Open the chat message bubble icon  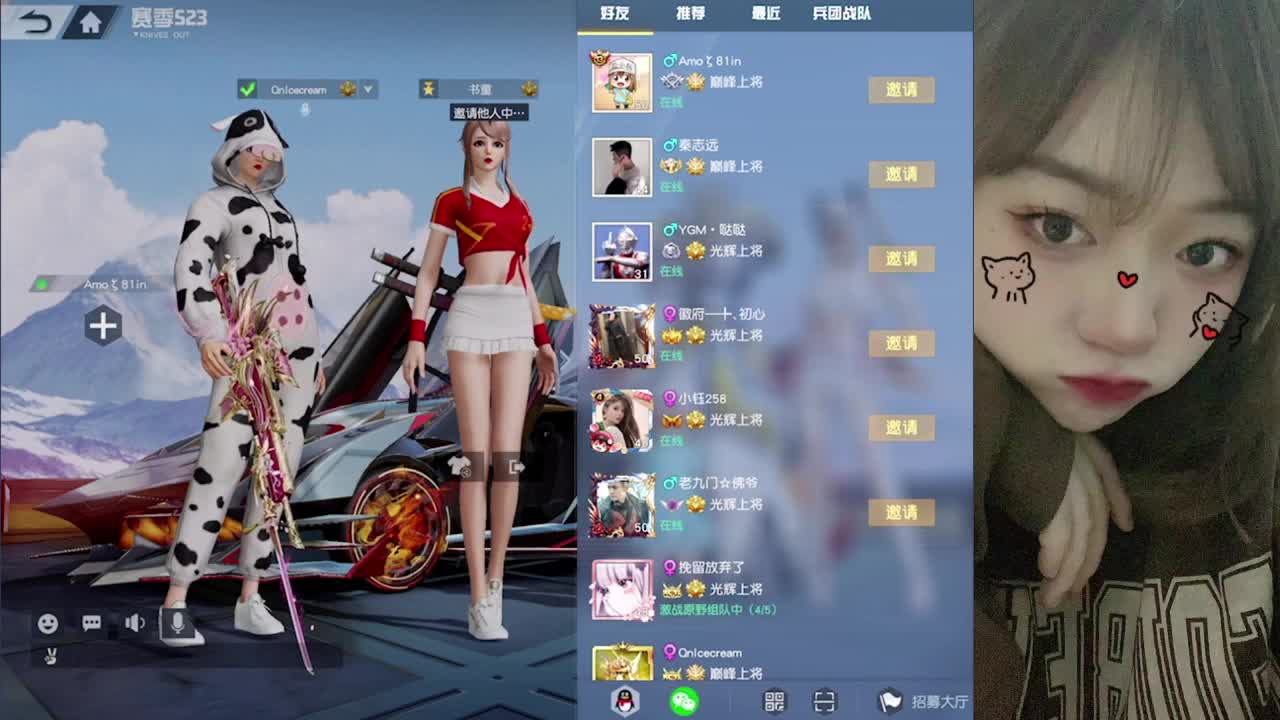click(91, 623)
